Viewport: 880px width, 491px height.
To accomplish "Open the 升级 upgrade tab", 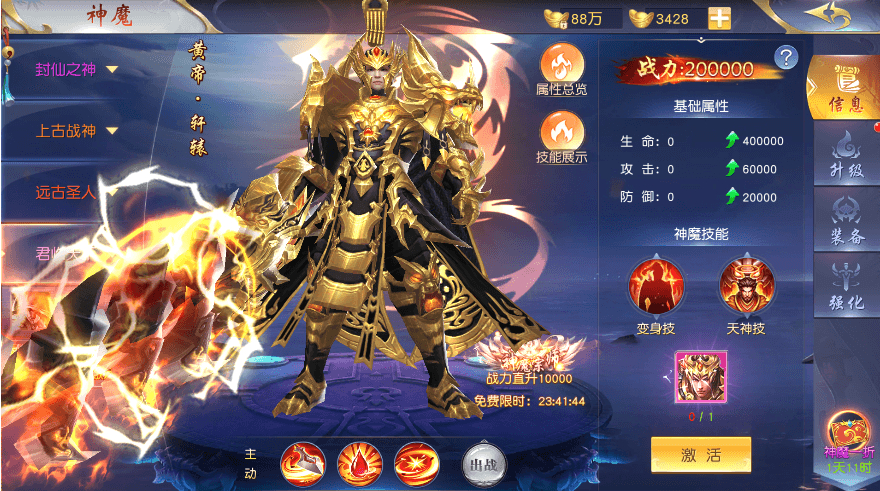I will [845, 154].
